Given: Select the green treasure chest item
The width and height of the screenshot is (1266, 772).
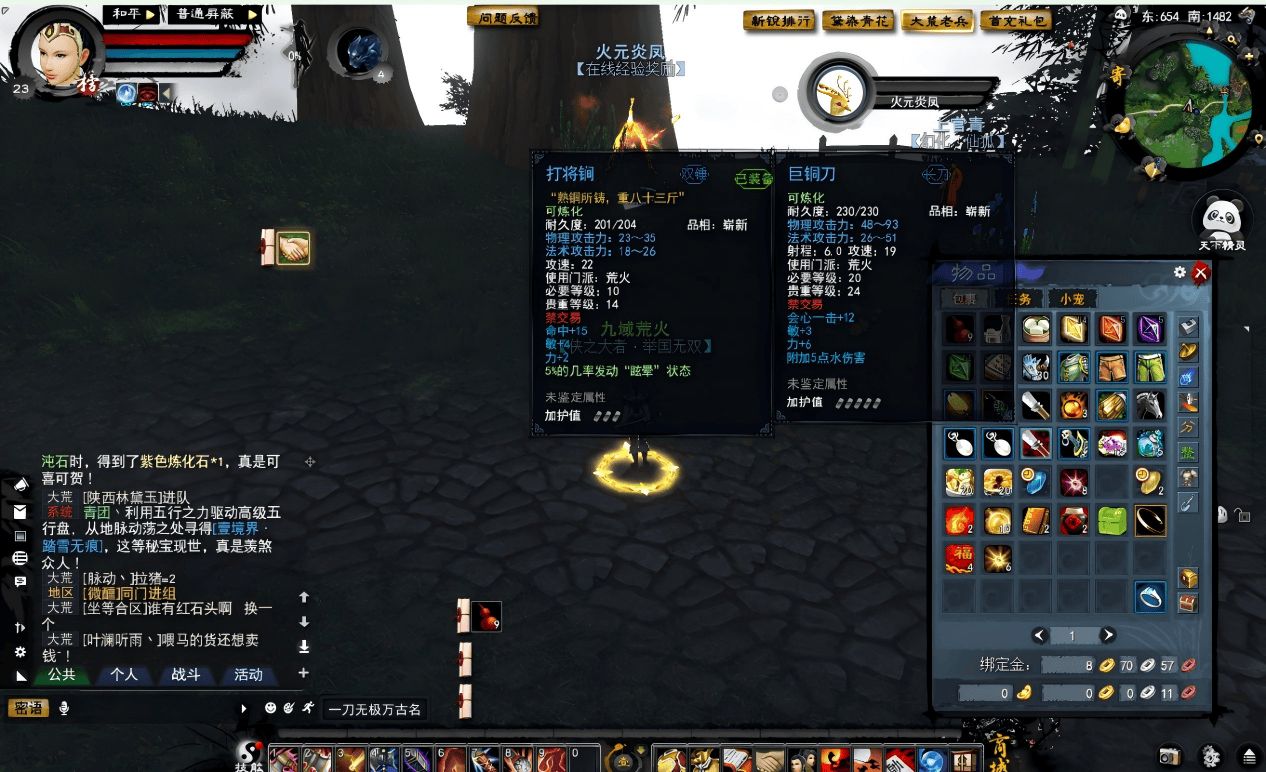Looking at the screenshot, I should pos(1111,520).
